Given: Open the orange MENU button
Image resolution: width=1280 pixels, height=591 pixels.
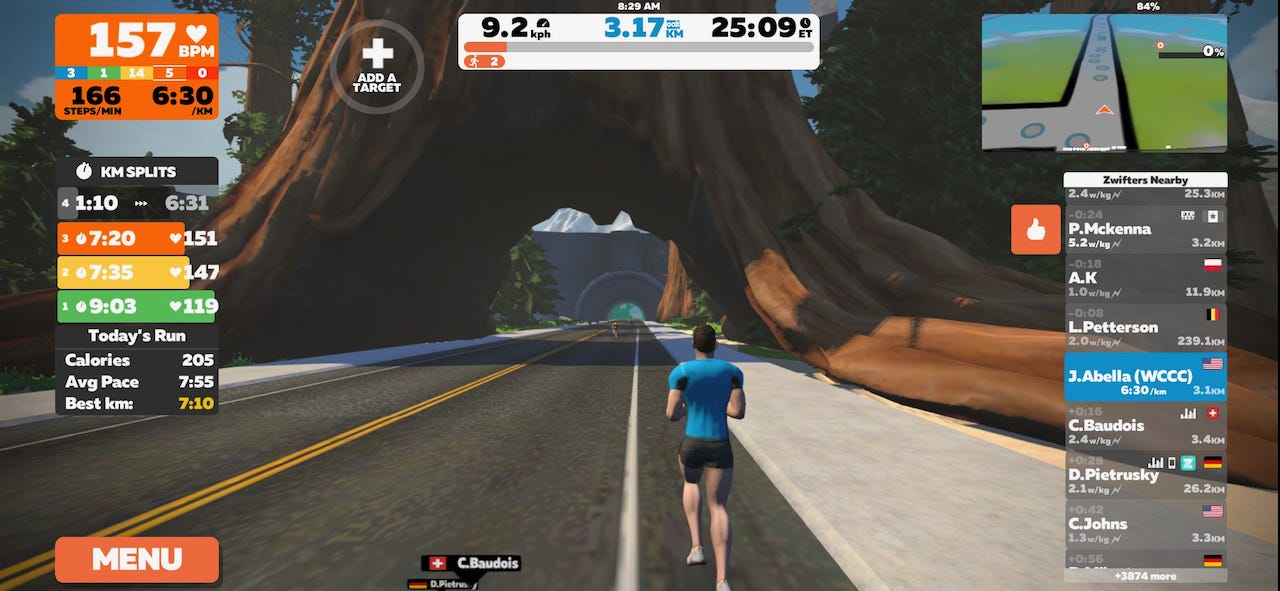Looking at the screenshot, I should [136, 559].
